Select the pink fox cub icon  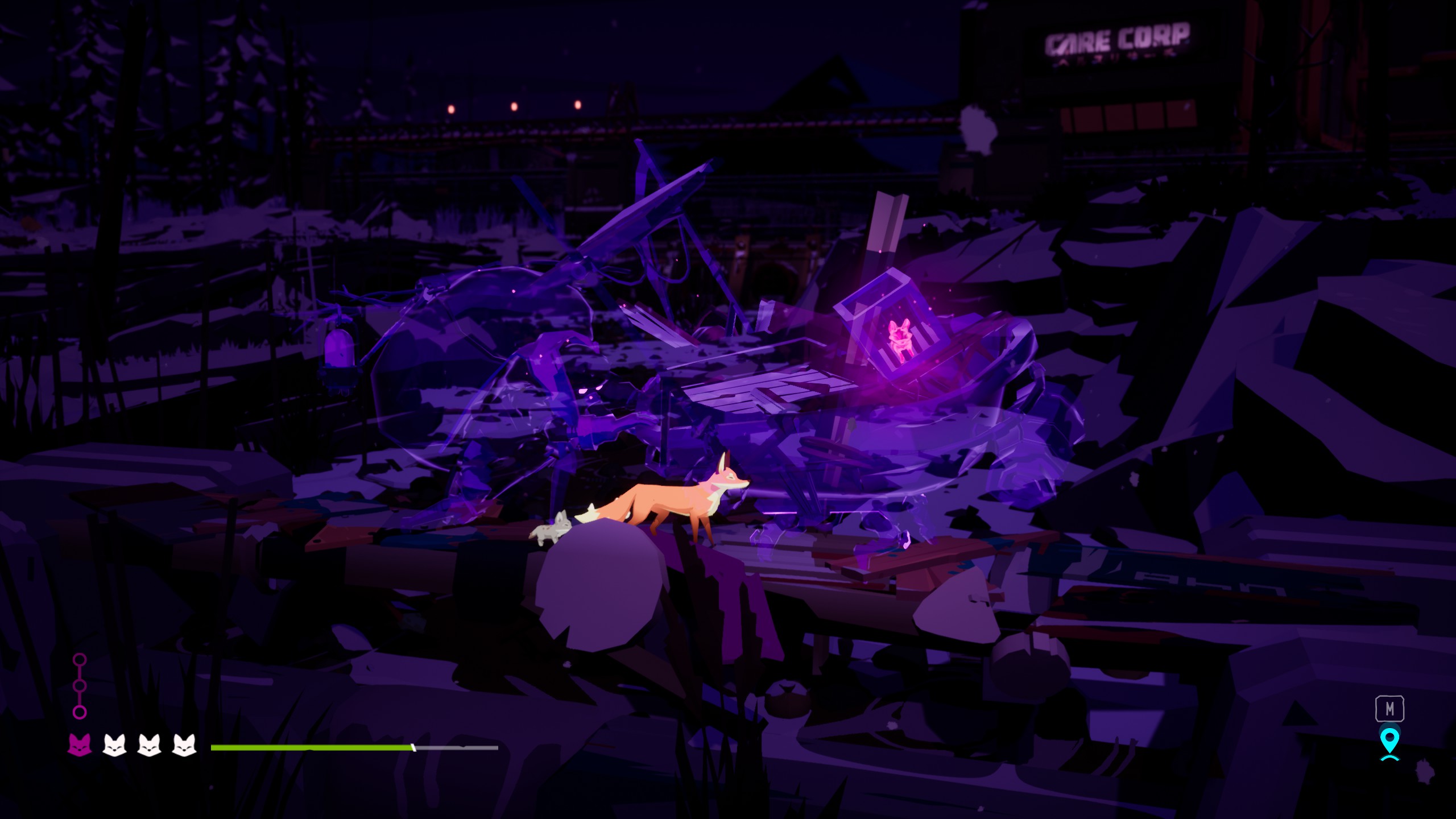(x=80, y=744)
